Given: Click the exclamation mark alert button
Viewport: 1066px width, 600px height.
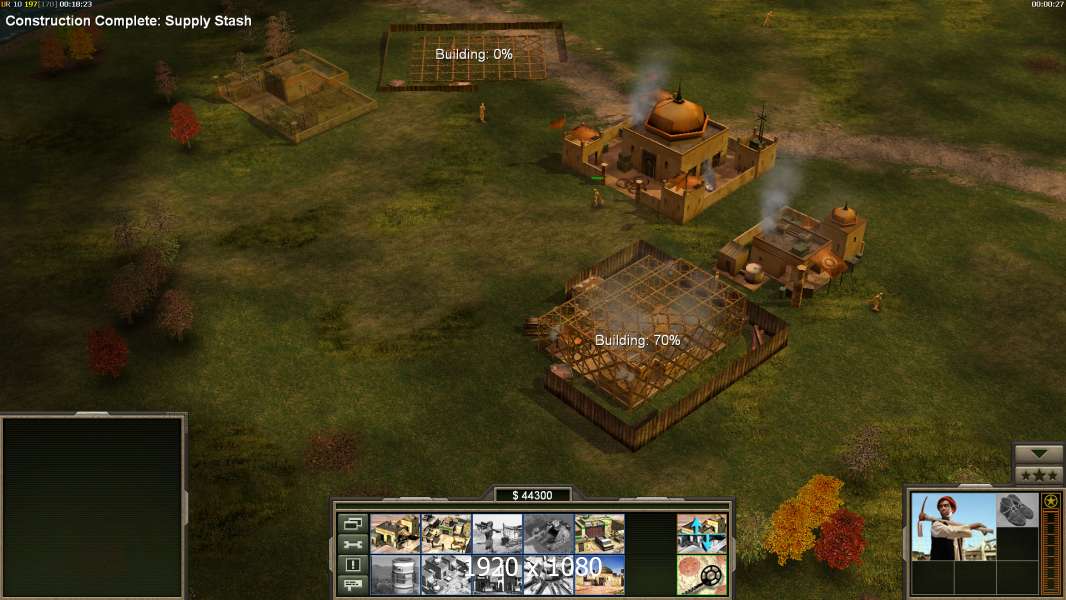Looking at the screenshot, I should coord(352,565).
